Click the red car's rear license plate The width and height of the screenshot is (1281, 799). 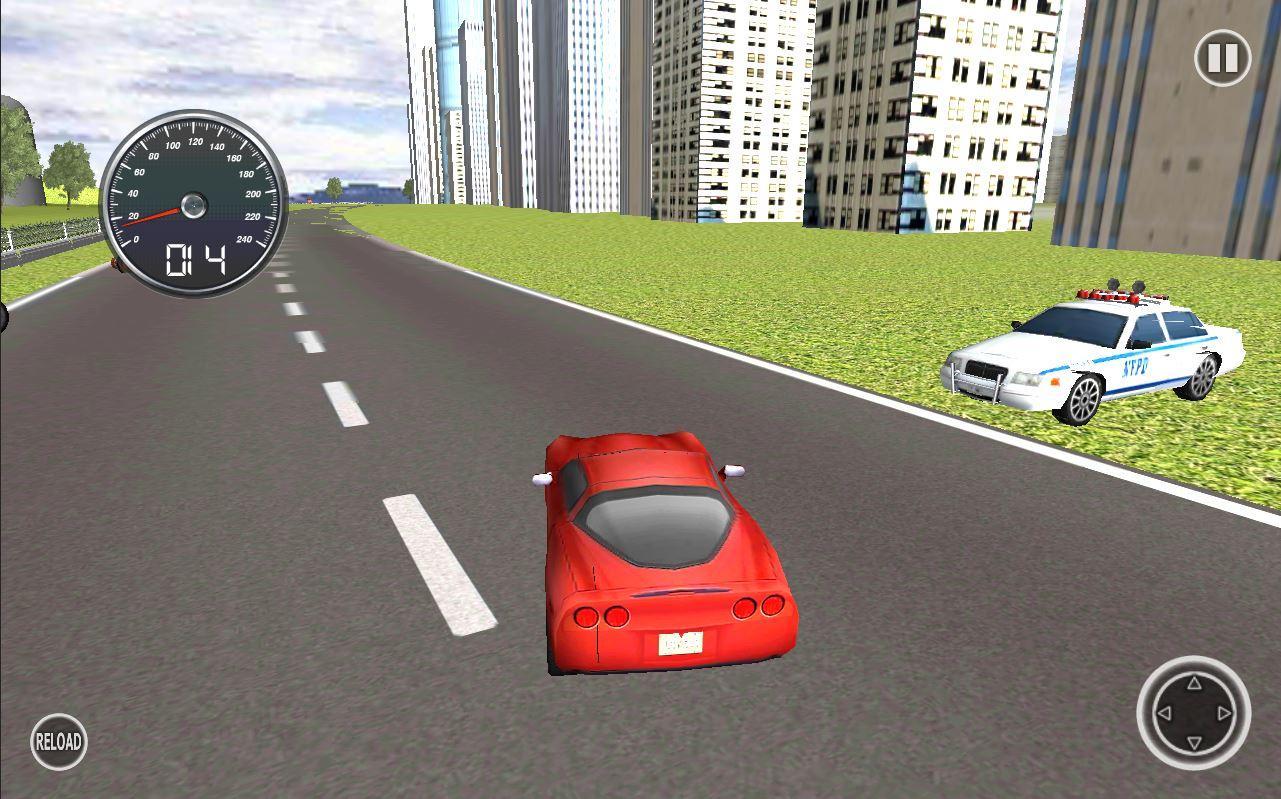[678, 644]
